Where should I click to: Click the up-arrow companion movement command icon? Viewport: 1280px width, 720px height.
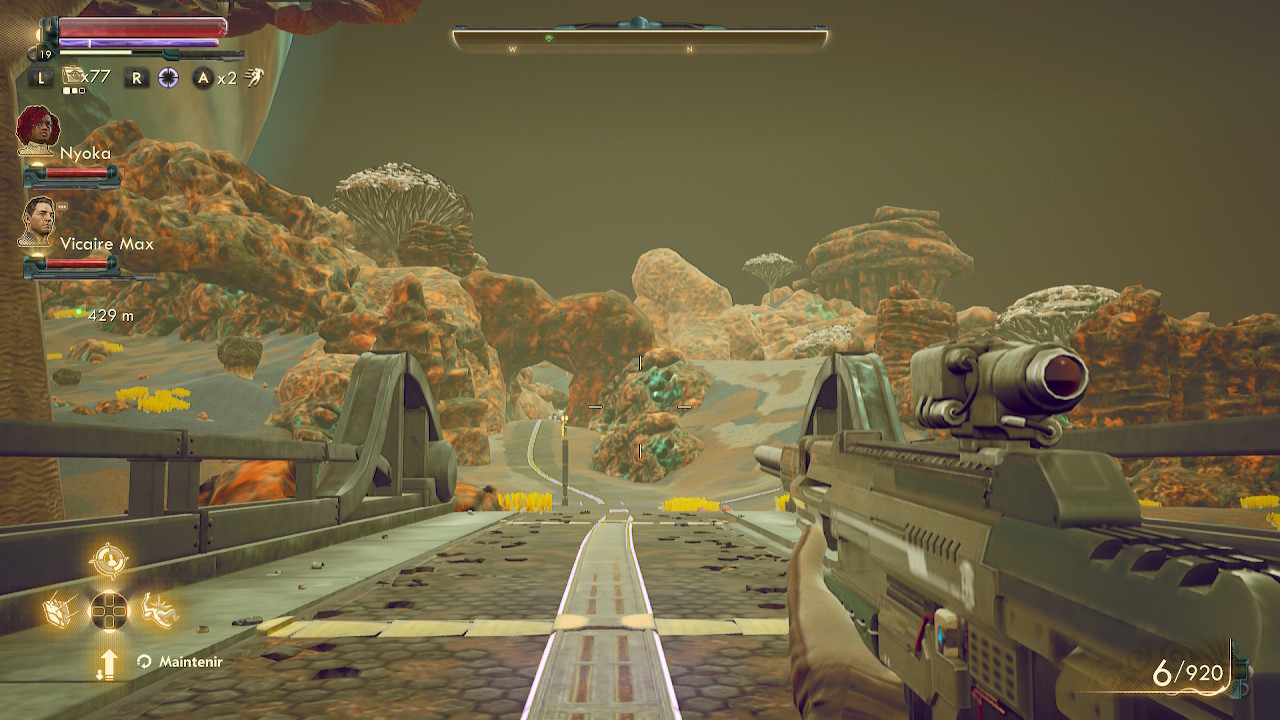pyautogui.click(x=108, y=662)
